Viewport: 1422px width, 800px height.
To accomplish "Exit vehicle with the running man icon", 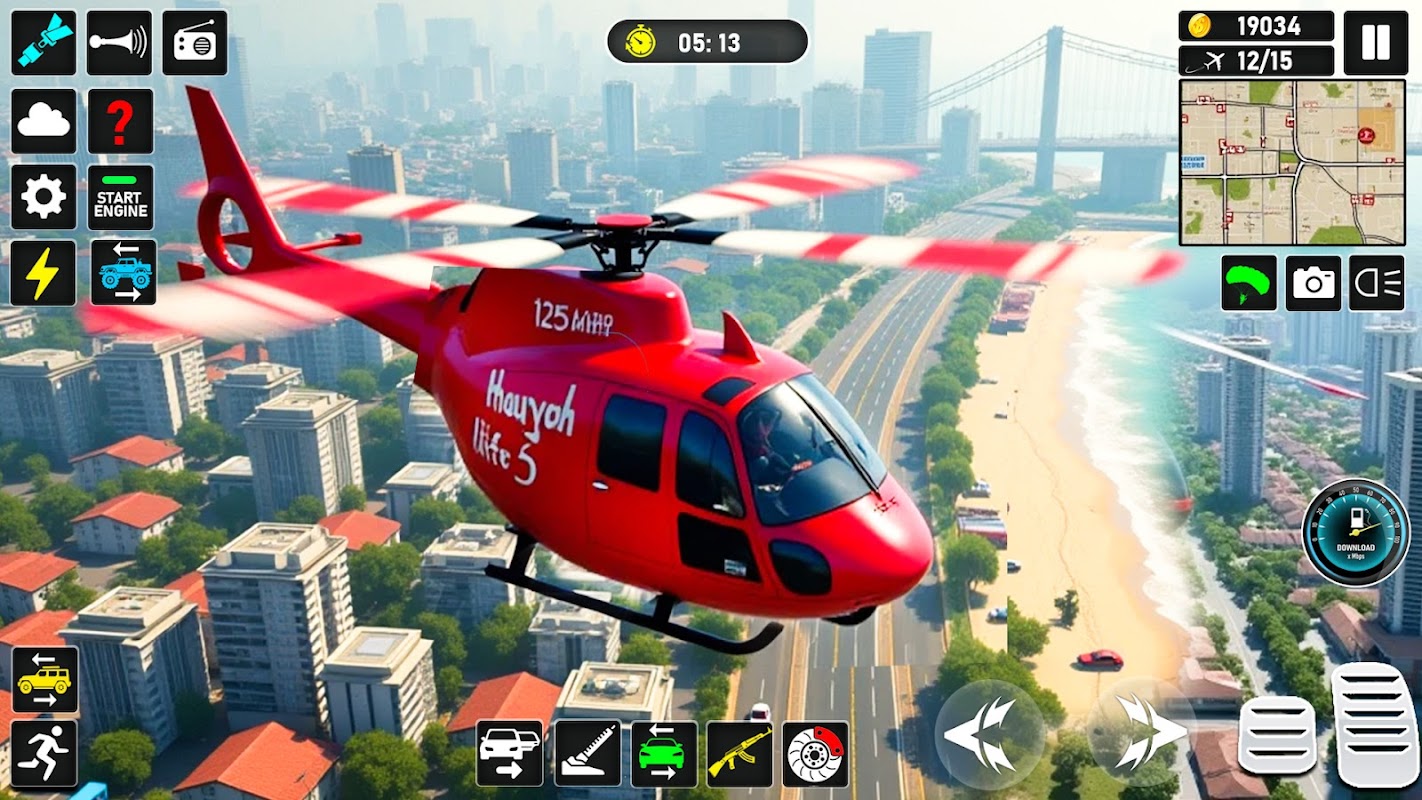I will [x=45, y=753].
